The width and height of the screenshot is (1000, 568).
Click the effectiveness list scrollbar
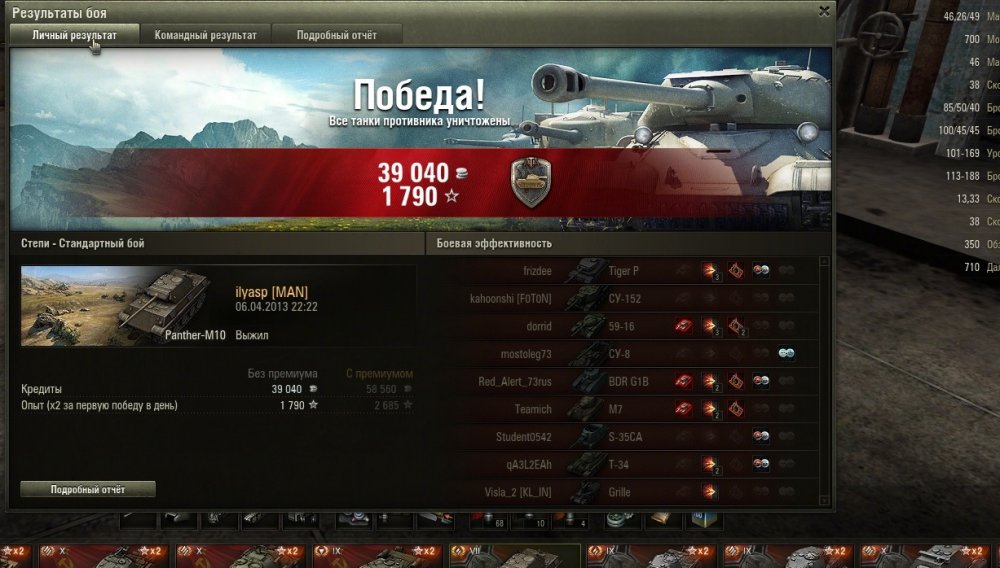click(x=824, y=380)
